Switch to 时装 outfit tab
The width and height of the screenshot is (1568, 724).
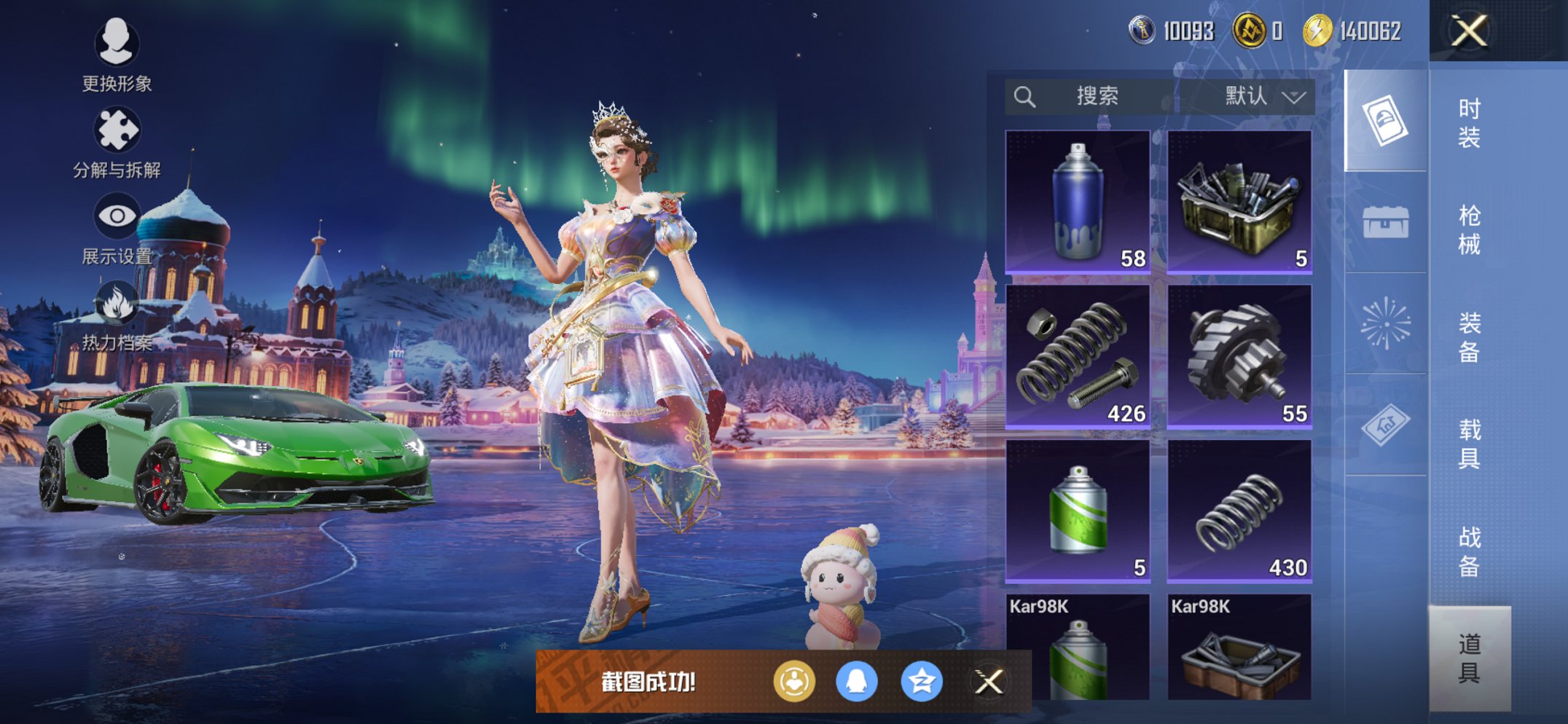pos(1469,123)
